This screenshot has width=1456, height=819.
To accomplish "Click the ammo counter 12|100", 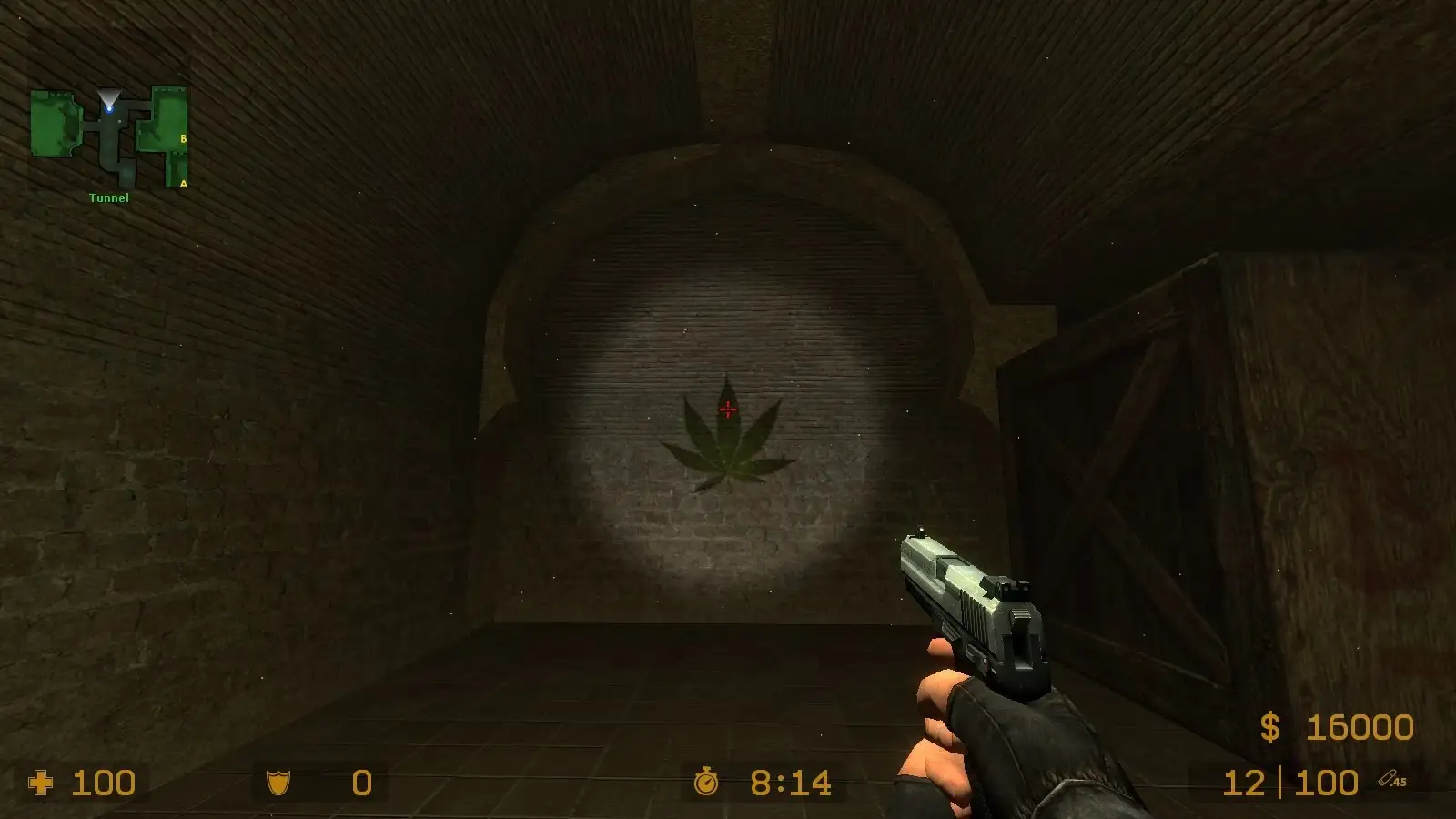I will (1290, 781).
